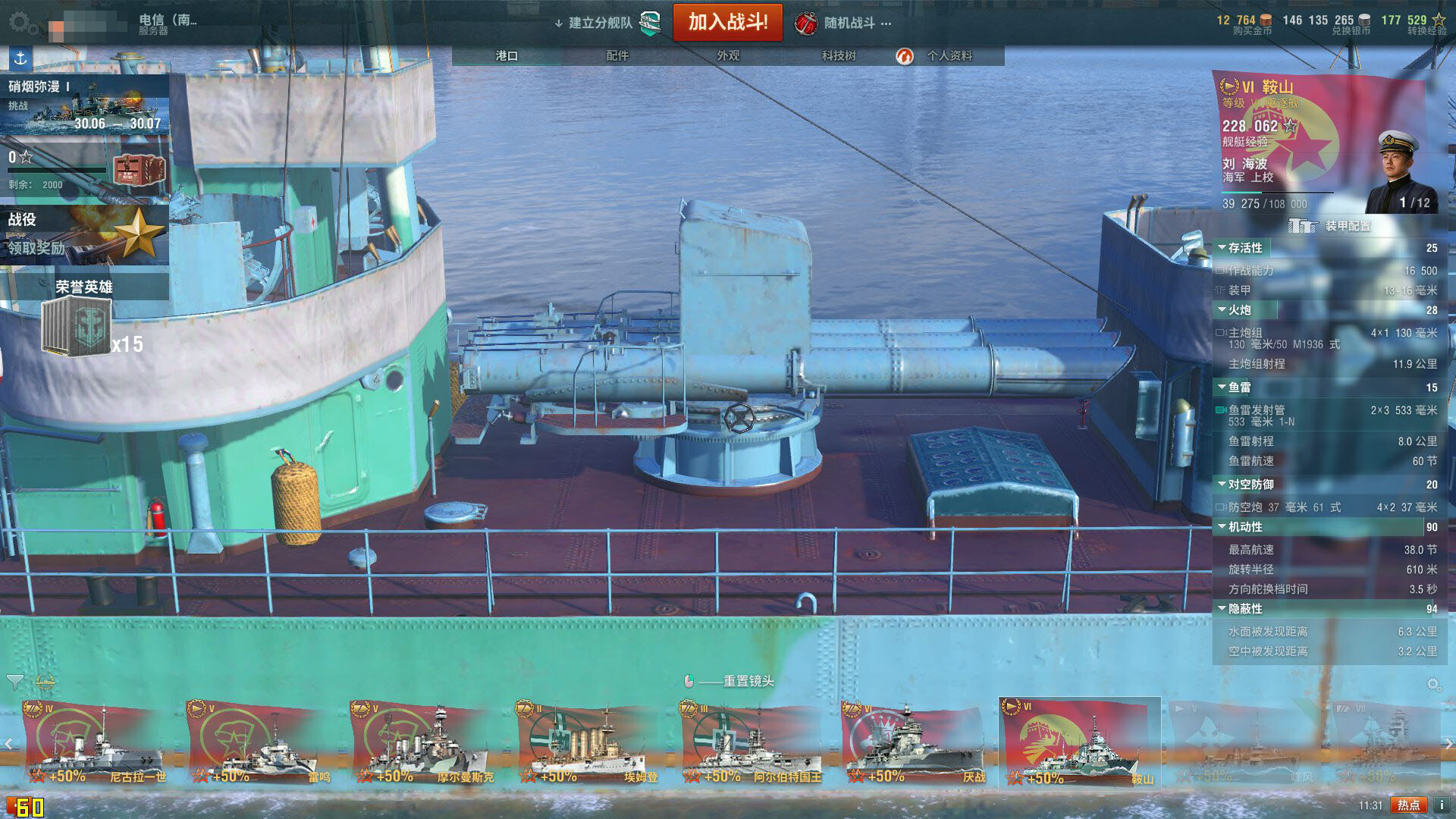The height and width of the screenshot is (819, 1456).
Task: Select the 厌战 battleship card
Action: pyautogui.click(x=914, y=743)
